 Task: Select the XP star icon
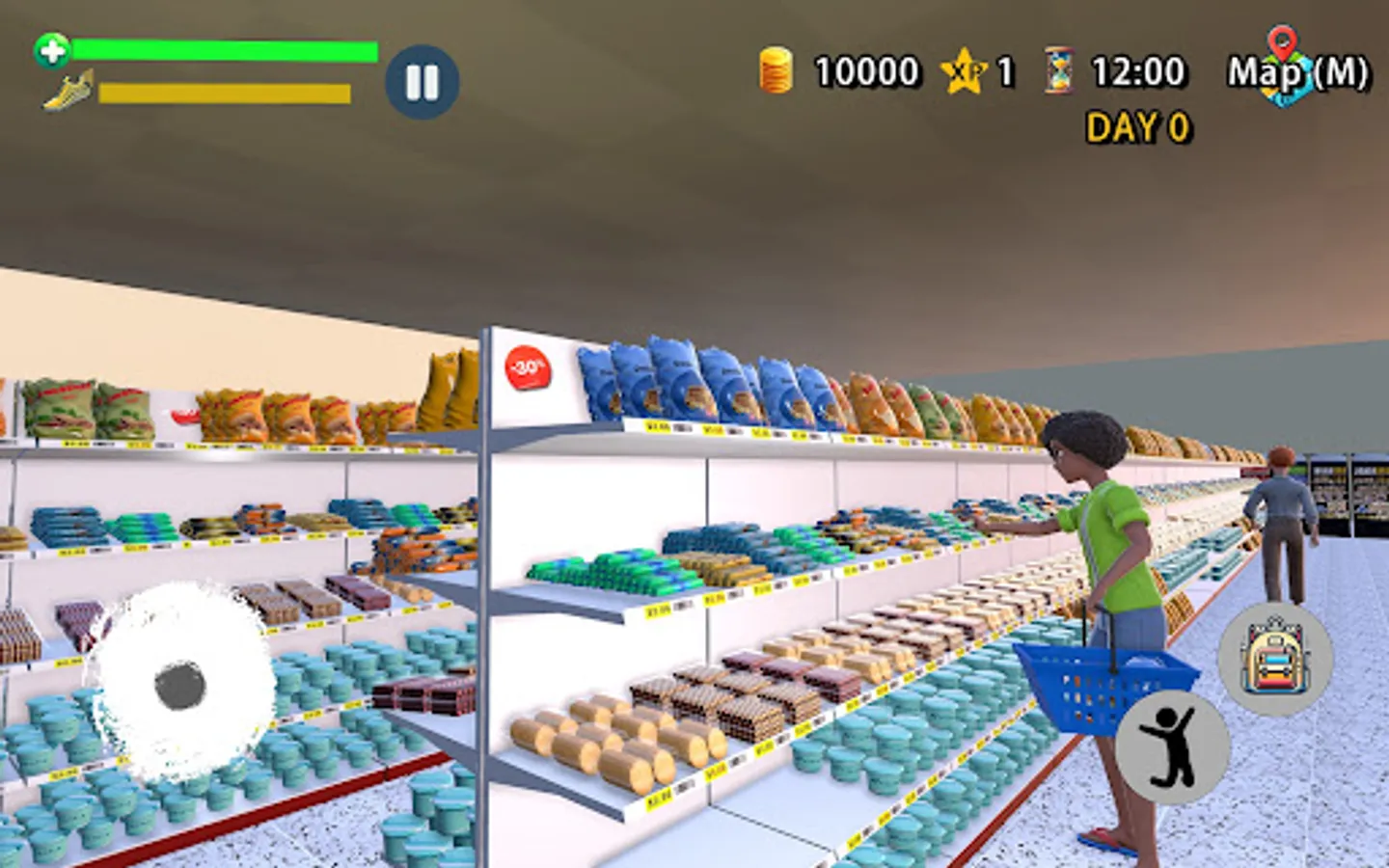click(x=961, y=70)
